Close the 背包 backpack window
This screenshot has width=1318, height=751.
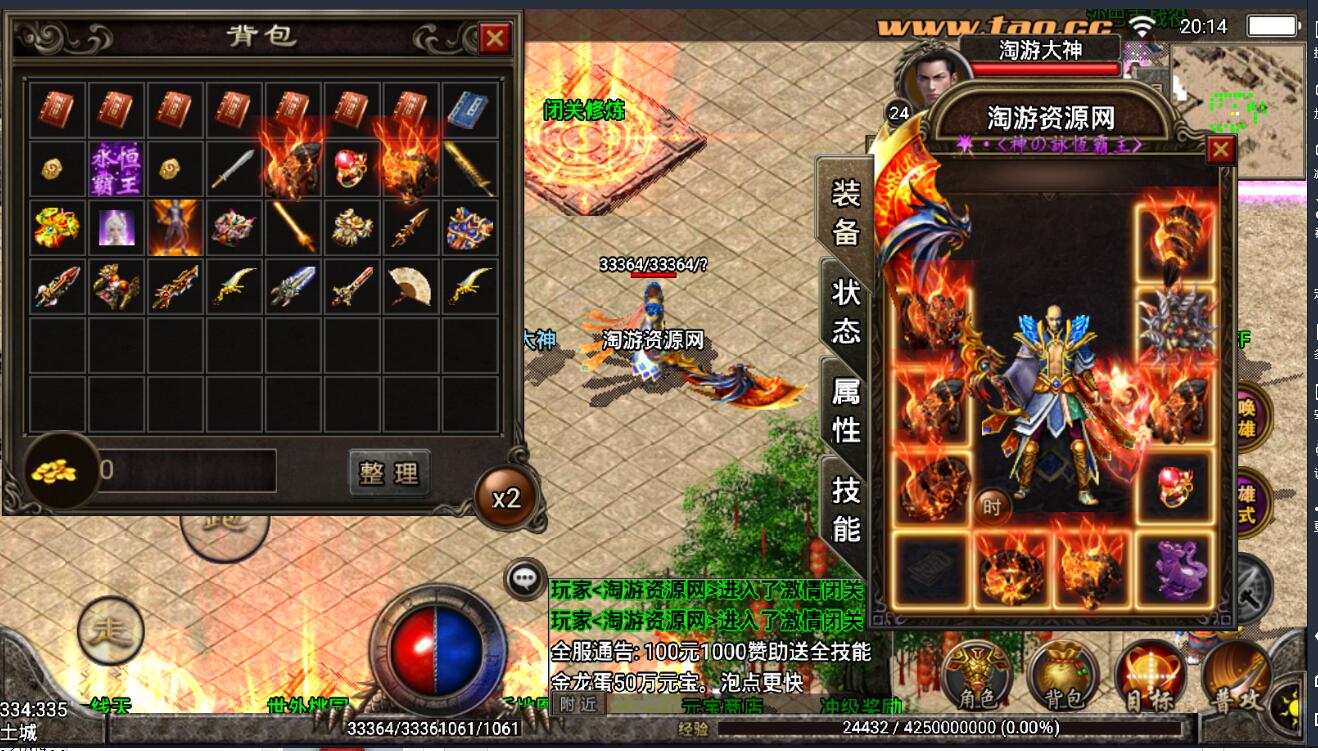pos(494,38)
